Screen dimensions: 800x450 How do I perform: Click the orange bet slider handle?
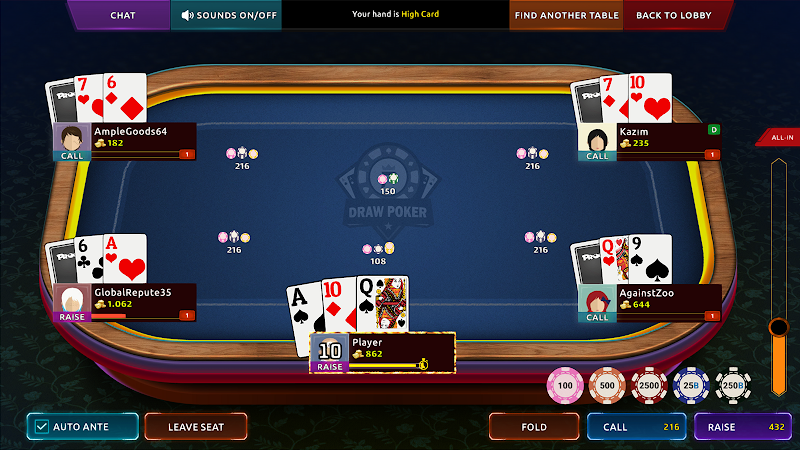coord(778,327)
